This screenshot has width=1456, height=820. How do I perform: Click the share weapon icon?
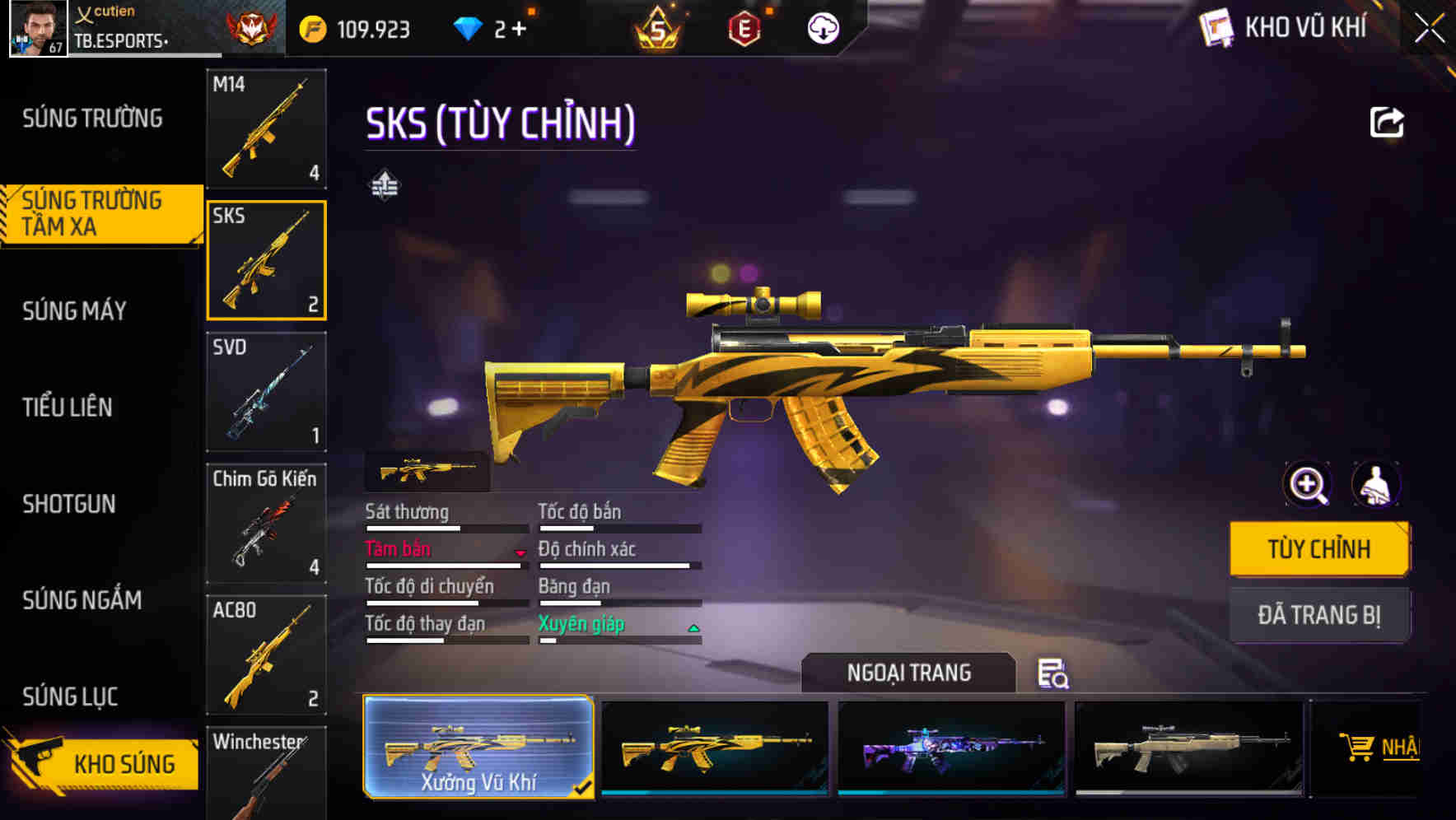click(x=1388, y=122)
